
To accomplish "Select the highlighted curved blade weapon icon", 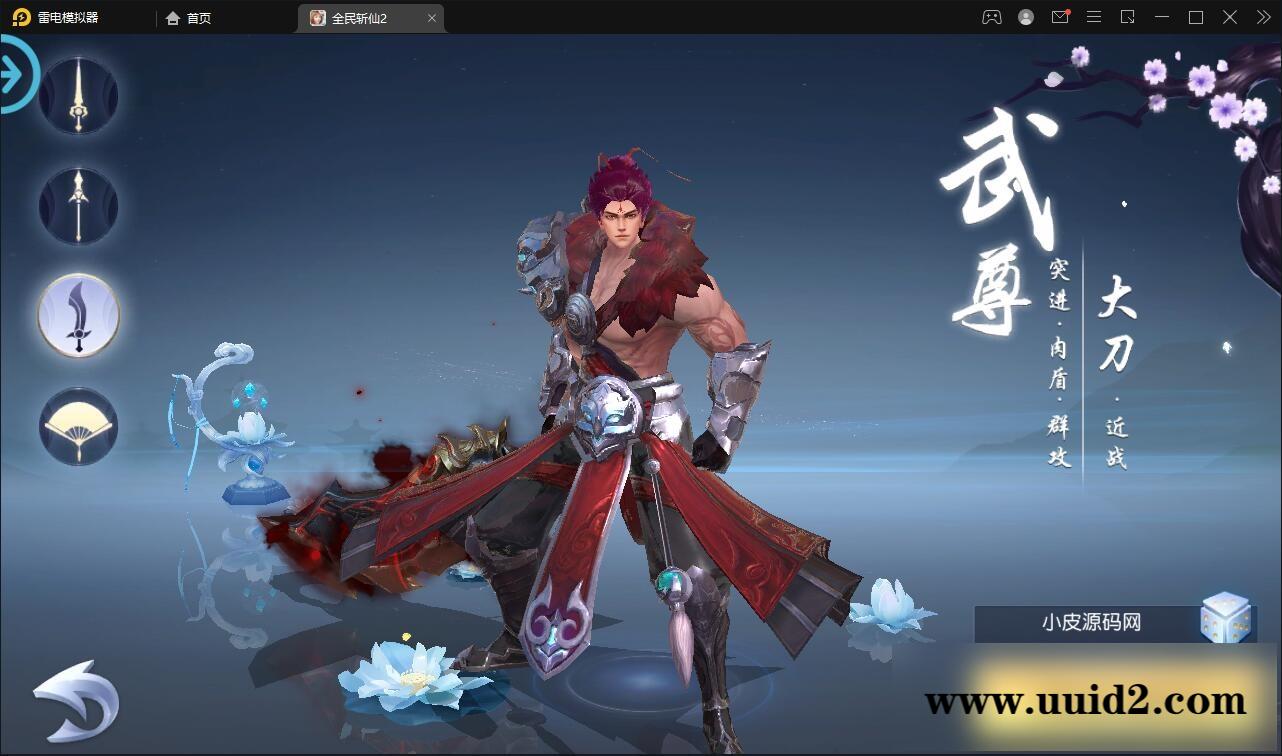I will click(x=77, y=315).
